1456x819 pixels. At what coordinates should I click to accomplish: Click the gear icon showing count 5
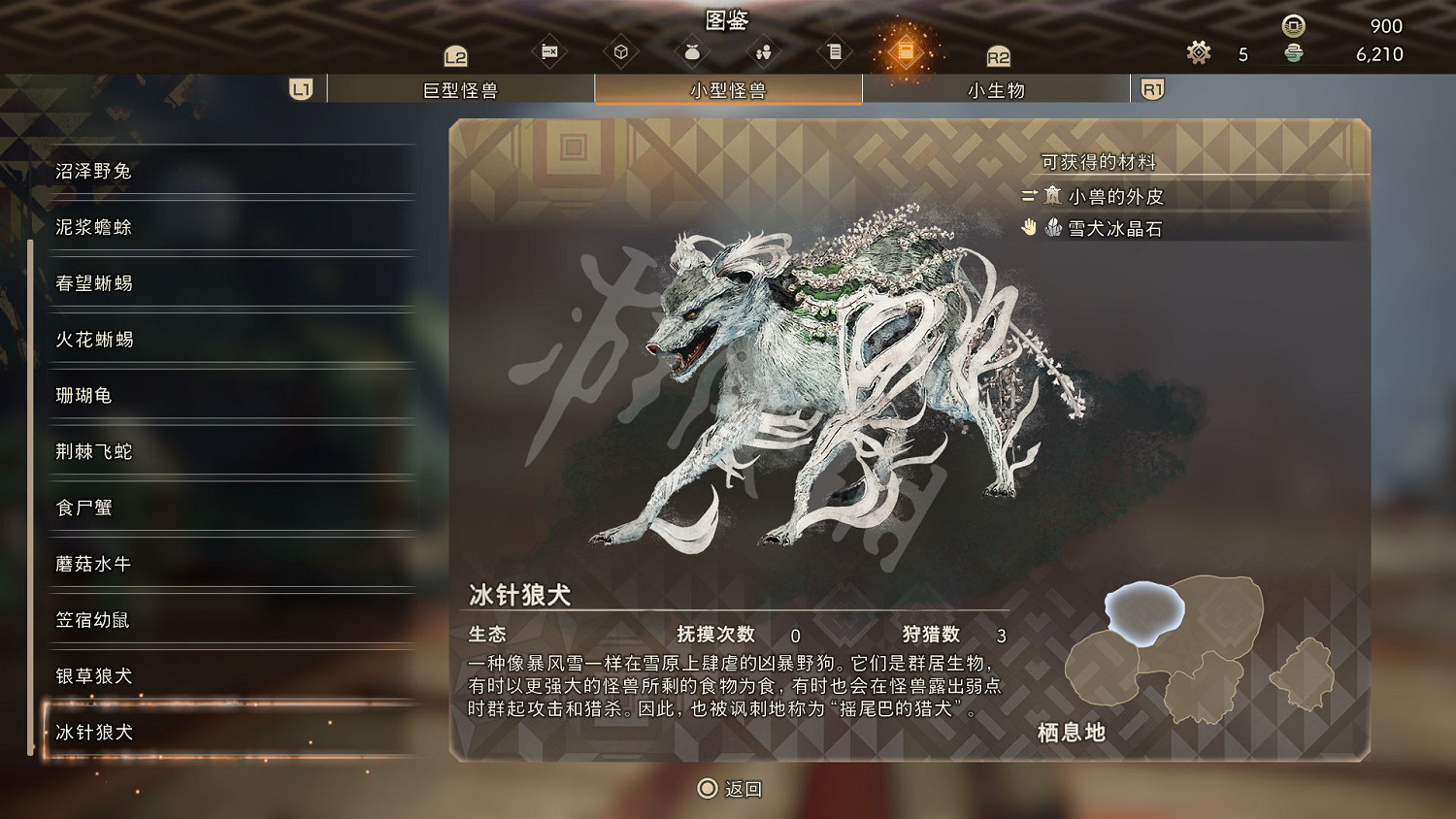[1197, 53]
